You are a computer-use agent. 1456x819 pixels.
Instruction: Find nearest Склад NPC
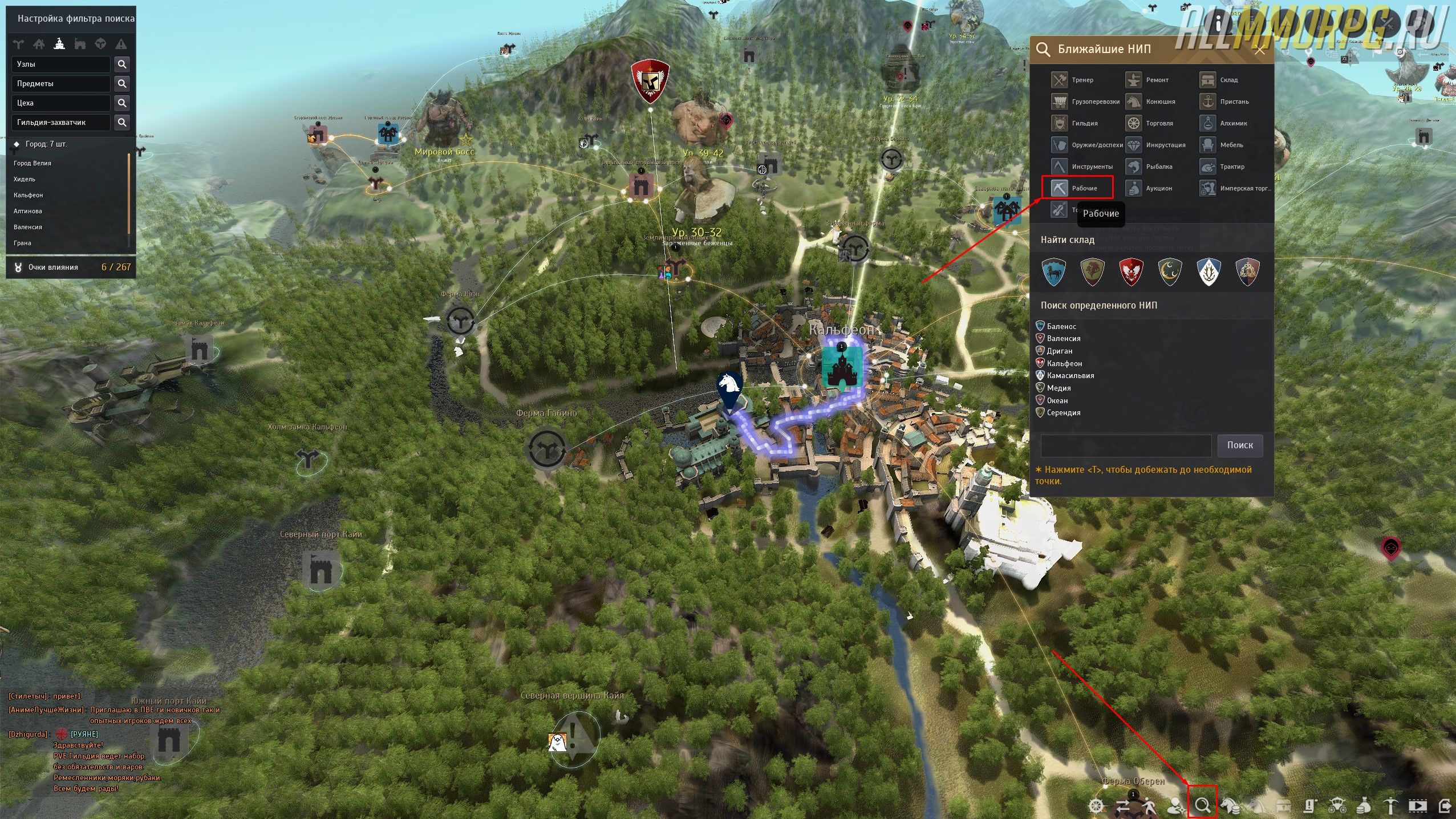[x=1220, y=80]
